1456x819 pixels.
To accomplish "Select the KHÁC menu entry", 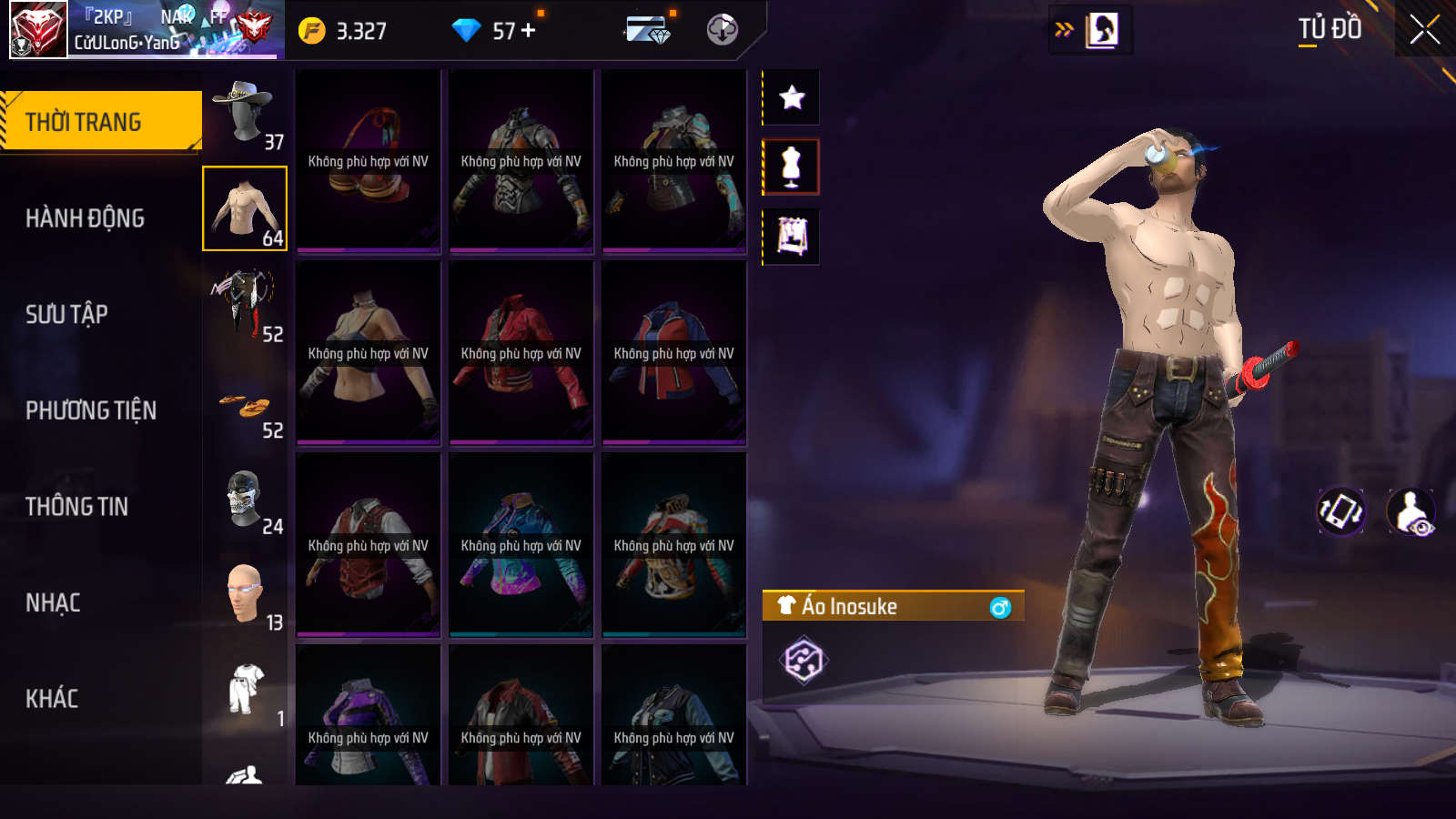I will 52,699.
